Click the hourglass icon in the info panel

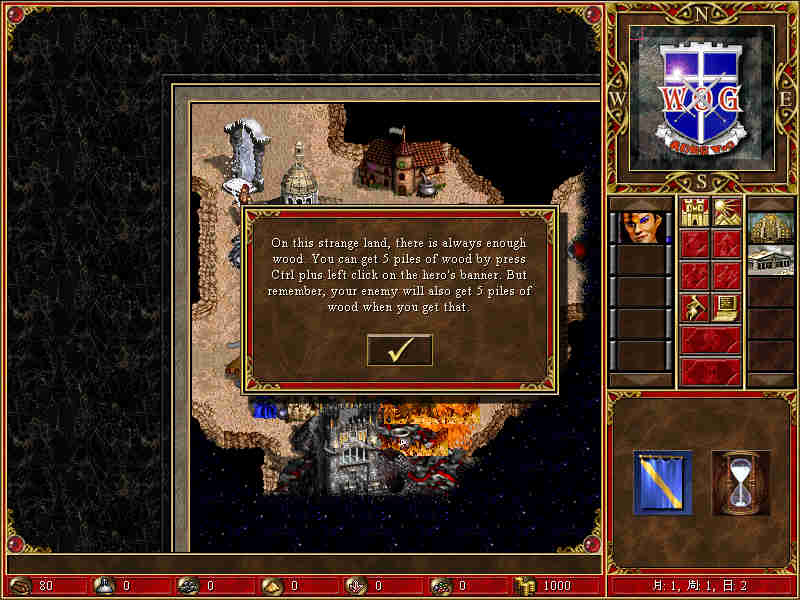coord(740,482)
